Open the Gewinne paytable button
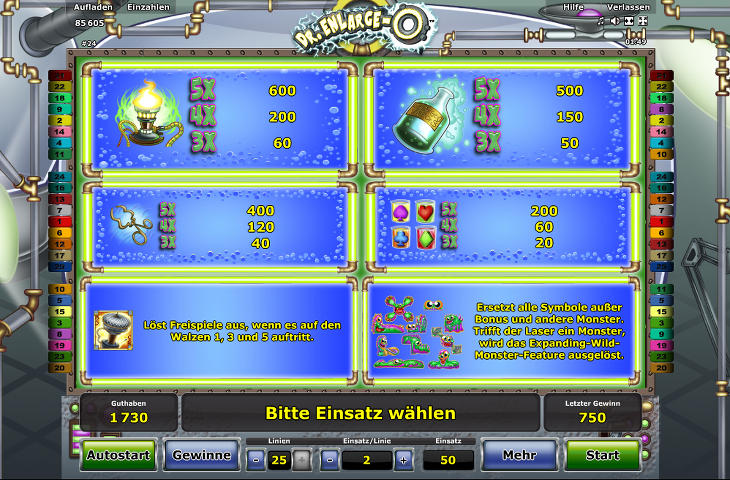The width and height of the screenshot is (730, 480). pyautogui.click(x=201, y=455)
